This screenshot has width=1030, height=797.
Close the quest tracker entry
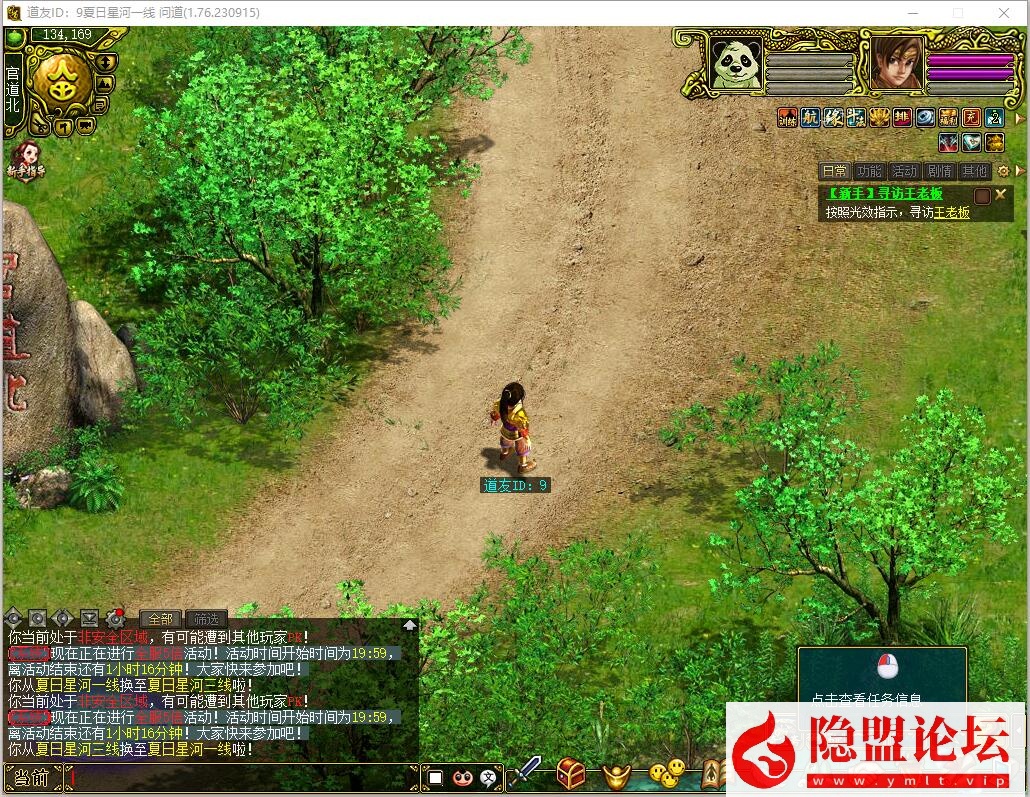point(1000,194)
